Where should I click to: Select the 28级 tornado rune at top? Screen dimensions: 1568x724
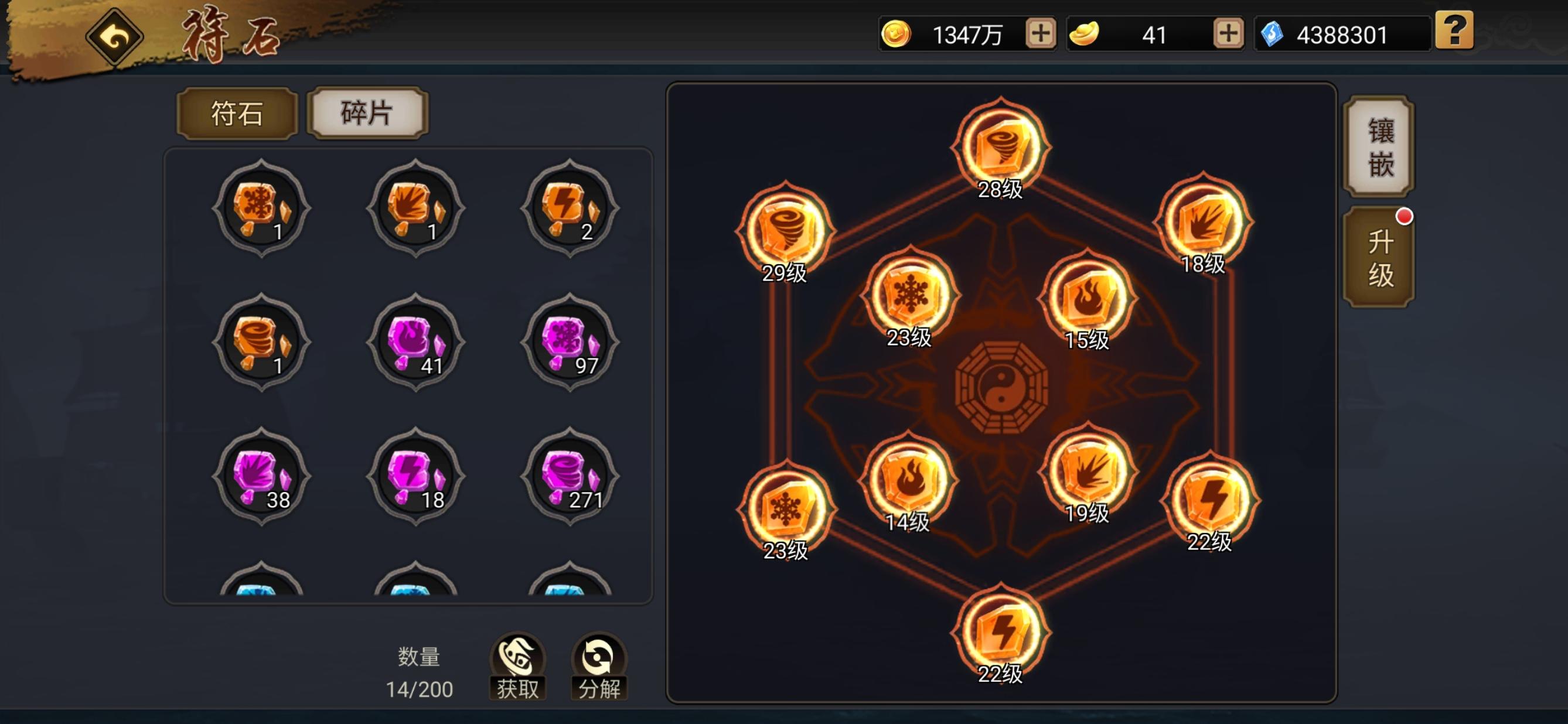click(x=1000, y=145)
